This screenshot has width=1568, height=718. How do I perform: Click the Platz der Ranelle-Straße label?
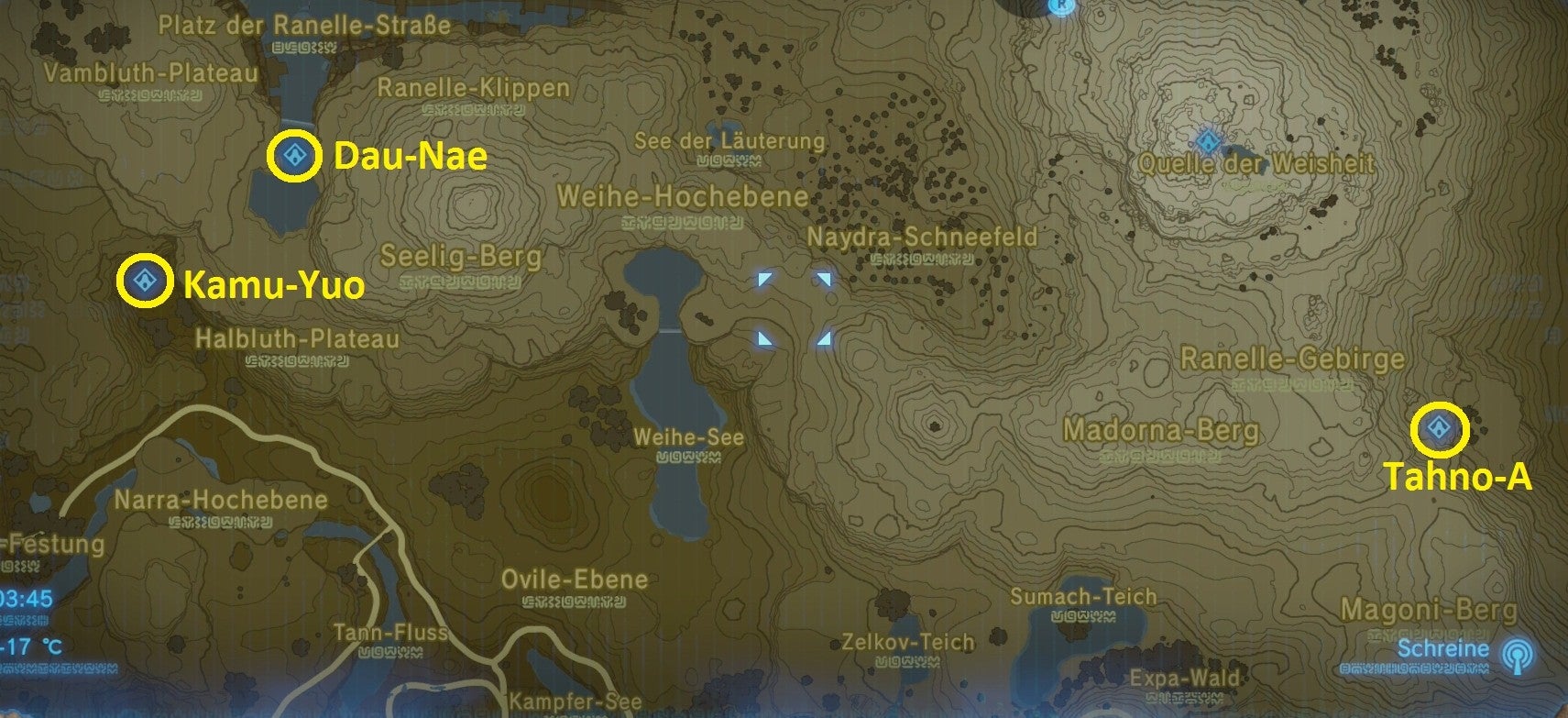tap(304, 27)
